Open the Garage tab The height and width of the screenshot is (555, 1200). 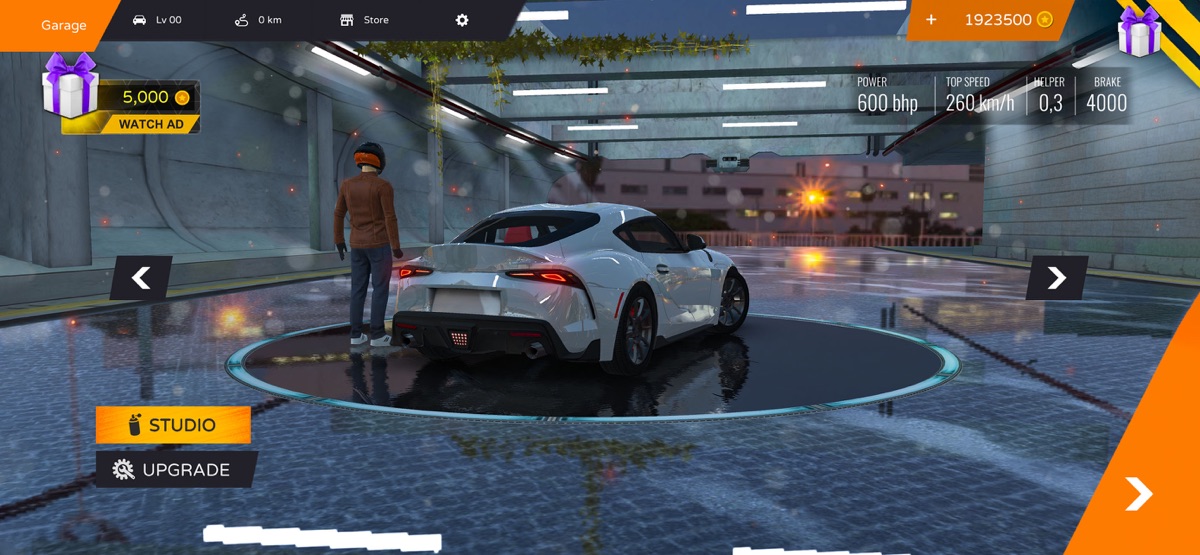(62, 25)
